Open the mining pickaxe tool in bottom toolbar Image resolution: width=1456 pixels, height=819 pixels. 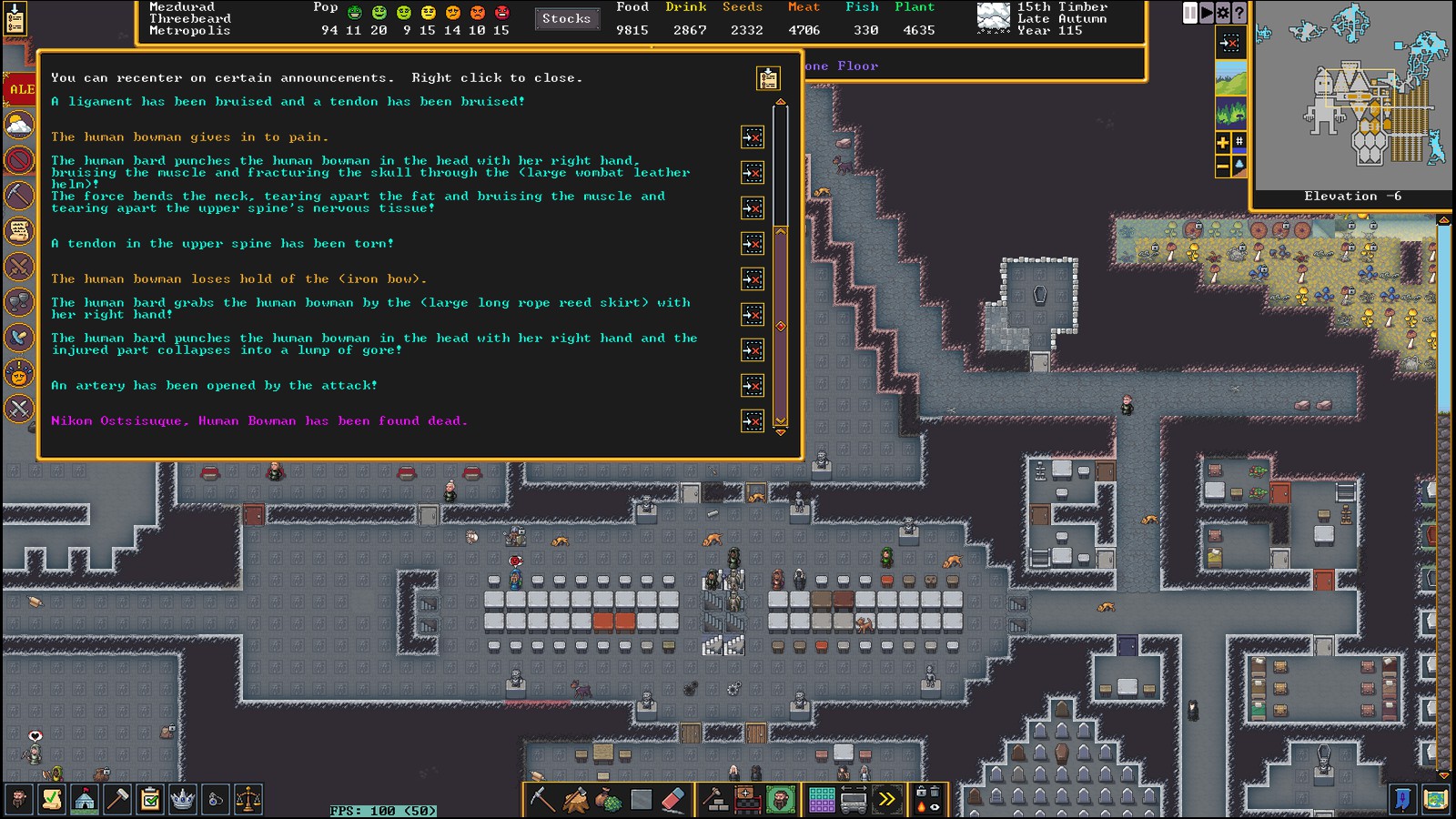tap(542, 800)
